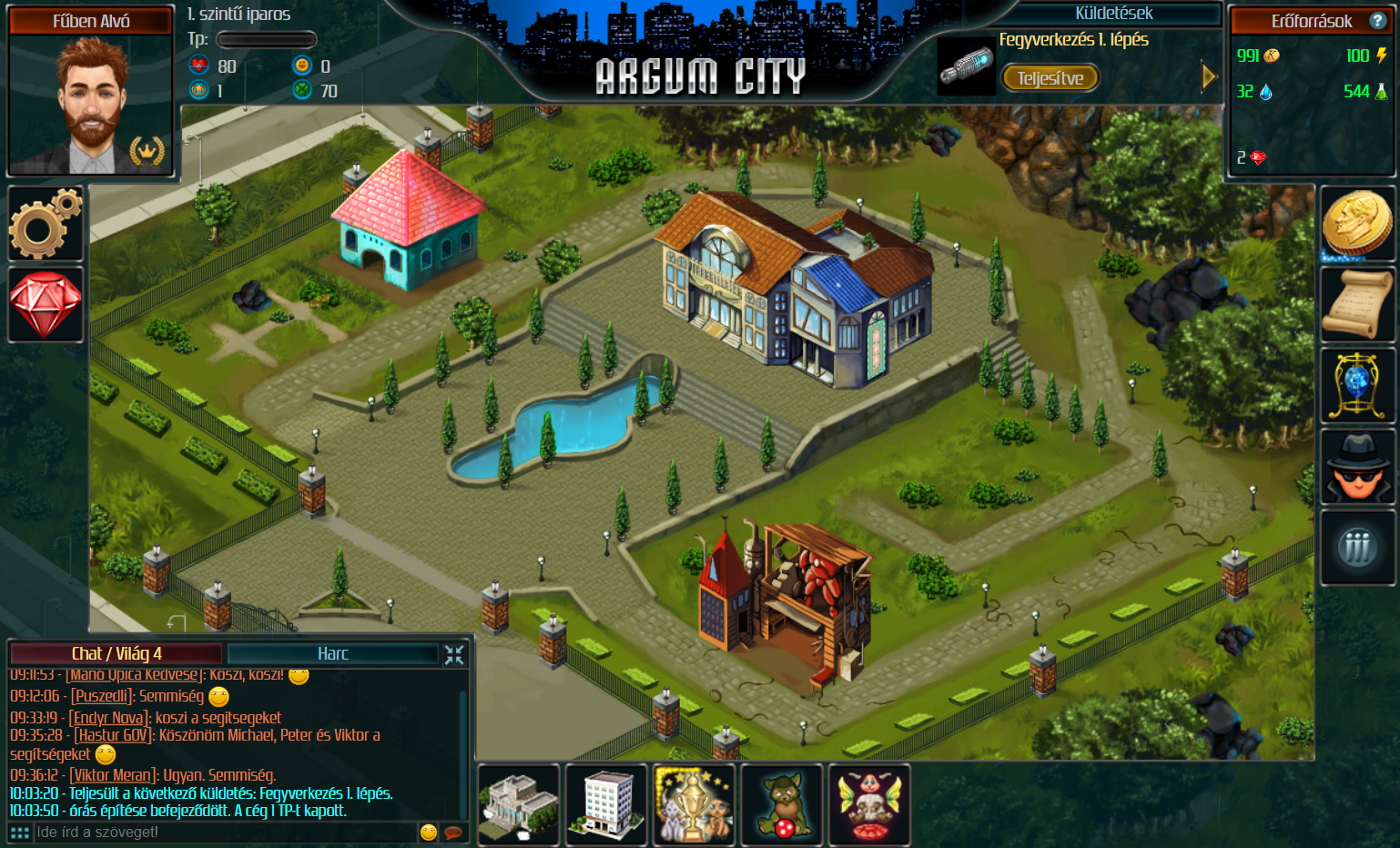
Task: Switch to the Harc tab
Action: [x=333, y=653]
